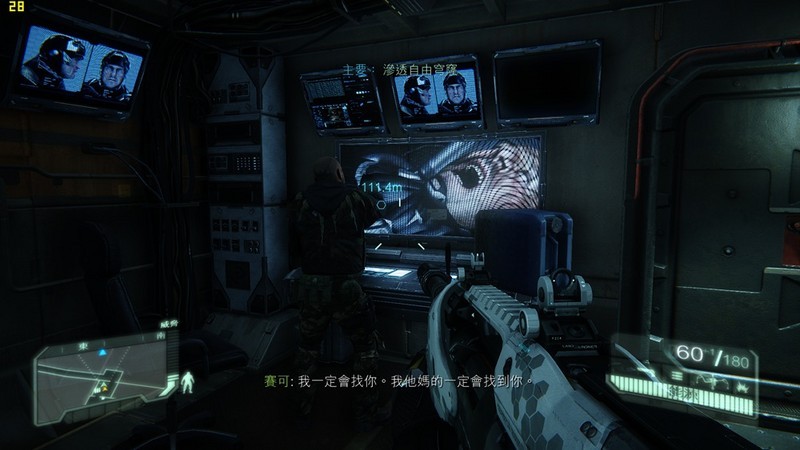Click the minimap radar panel

tap(102, 373)
